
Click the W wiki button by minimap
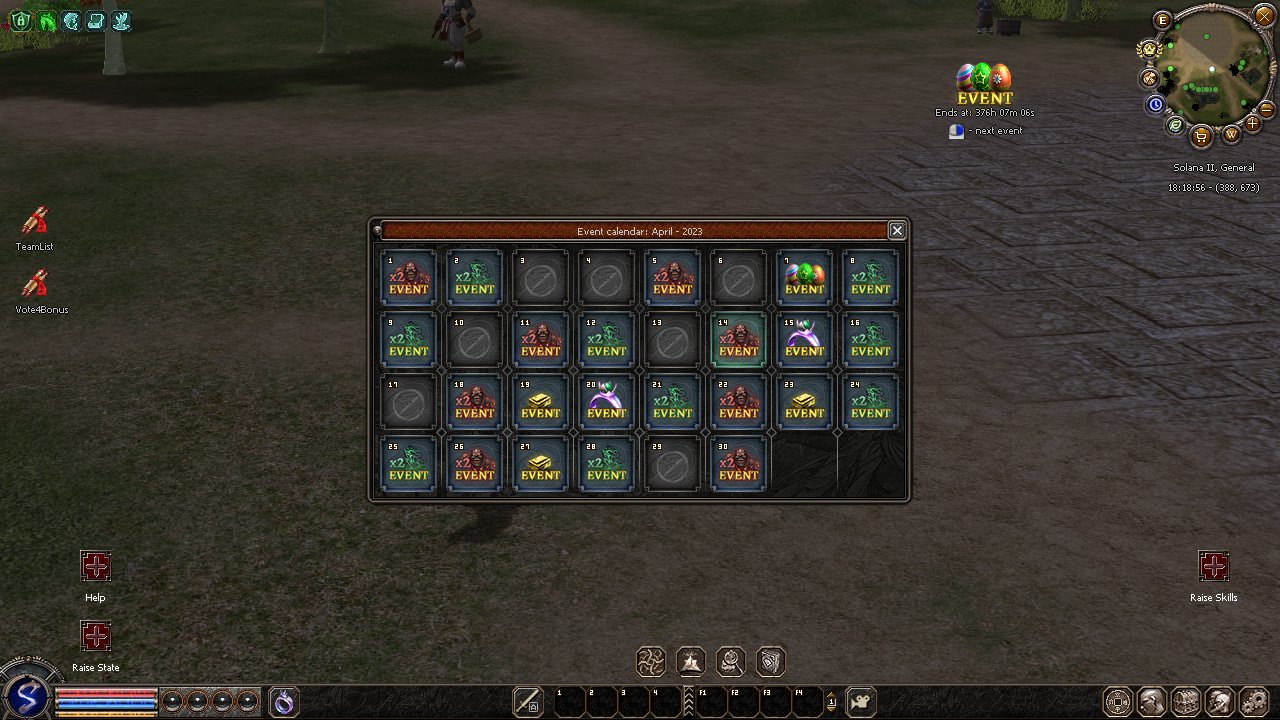tap(1231, 133)
